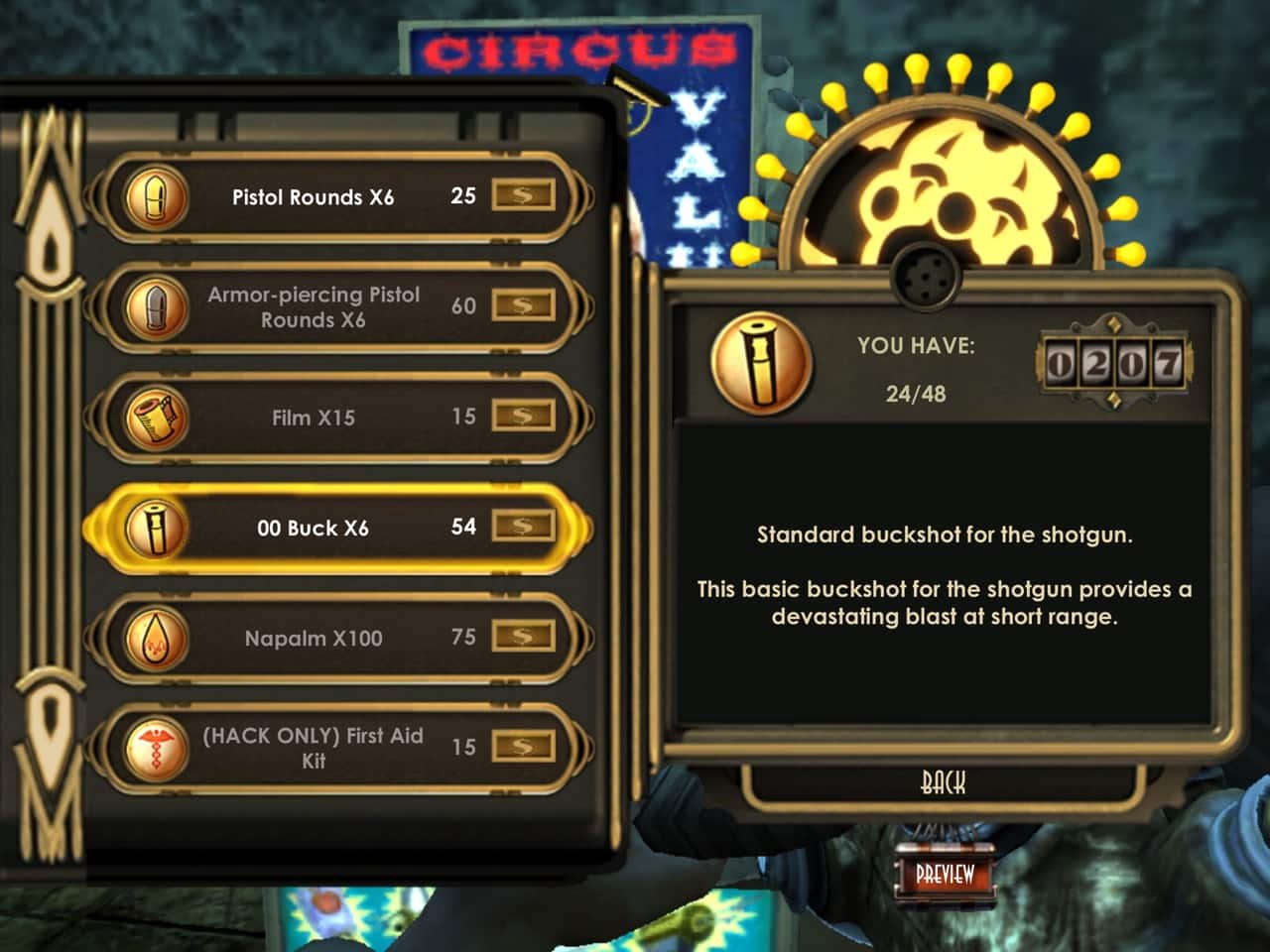Select Napalm X100 from the list
This screenshot has height=952, width=1270.
(313, 638)
